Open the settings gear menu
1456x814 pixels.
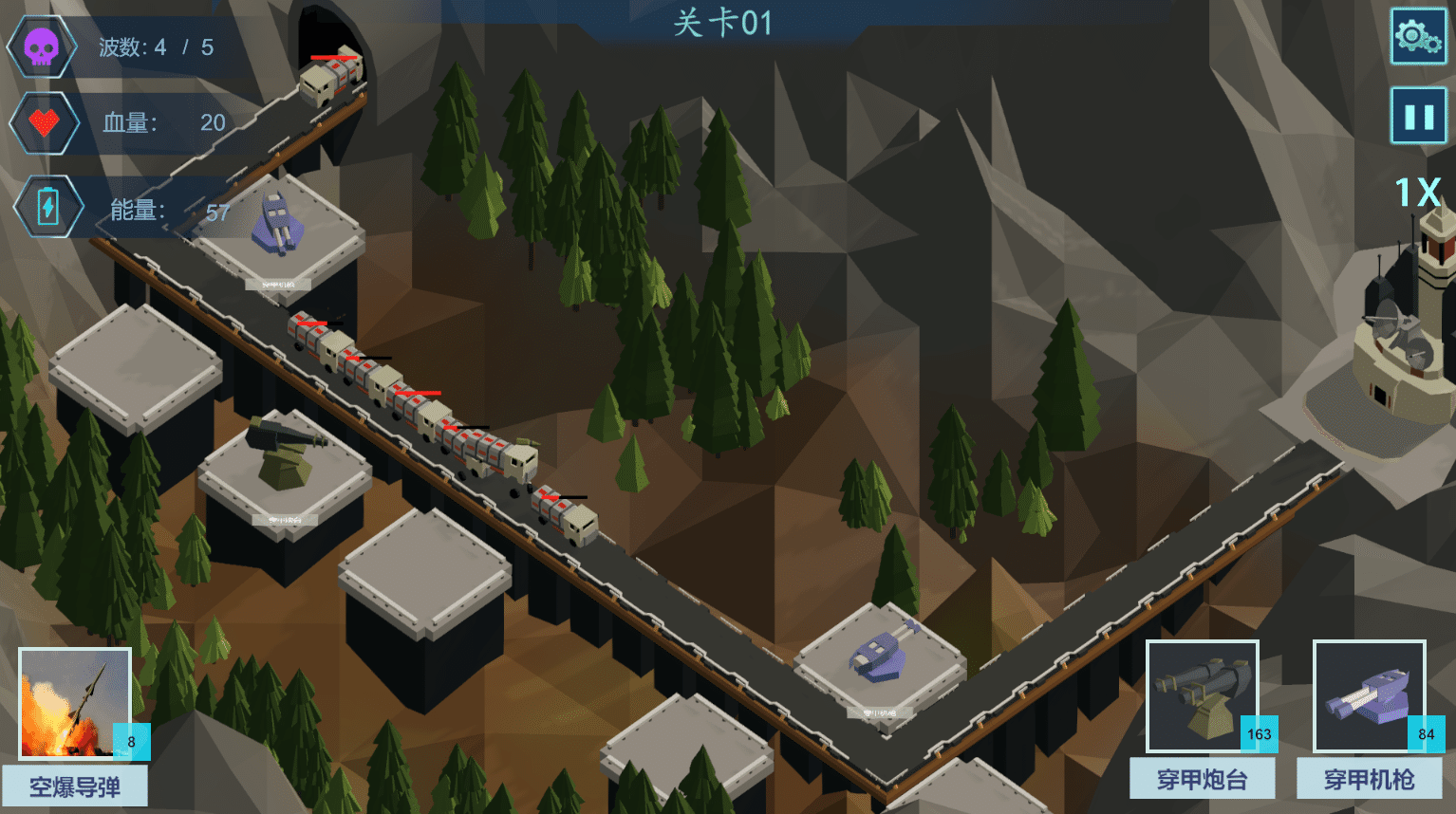(1418, 37)
